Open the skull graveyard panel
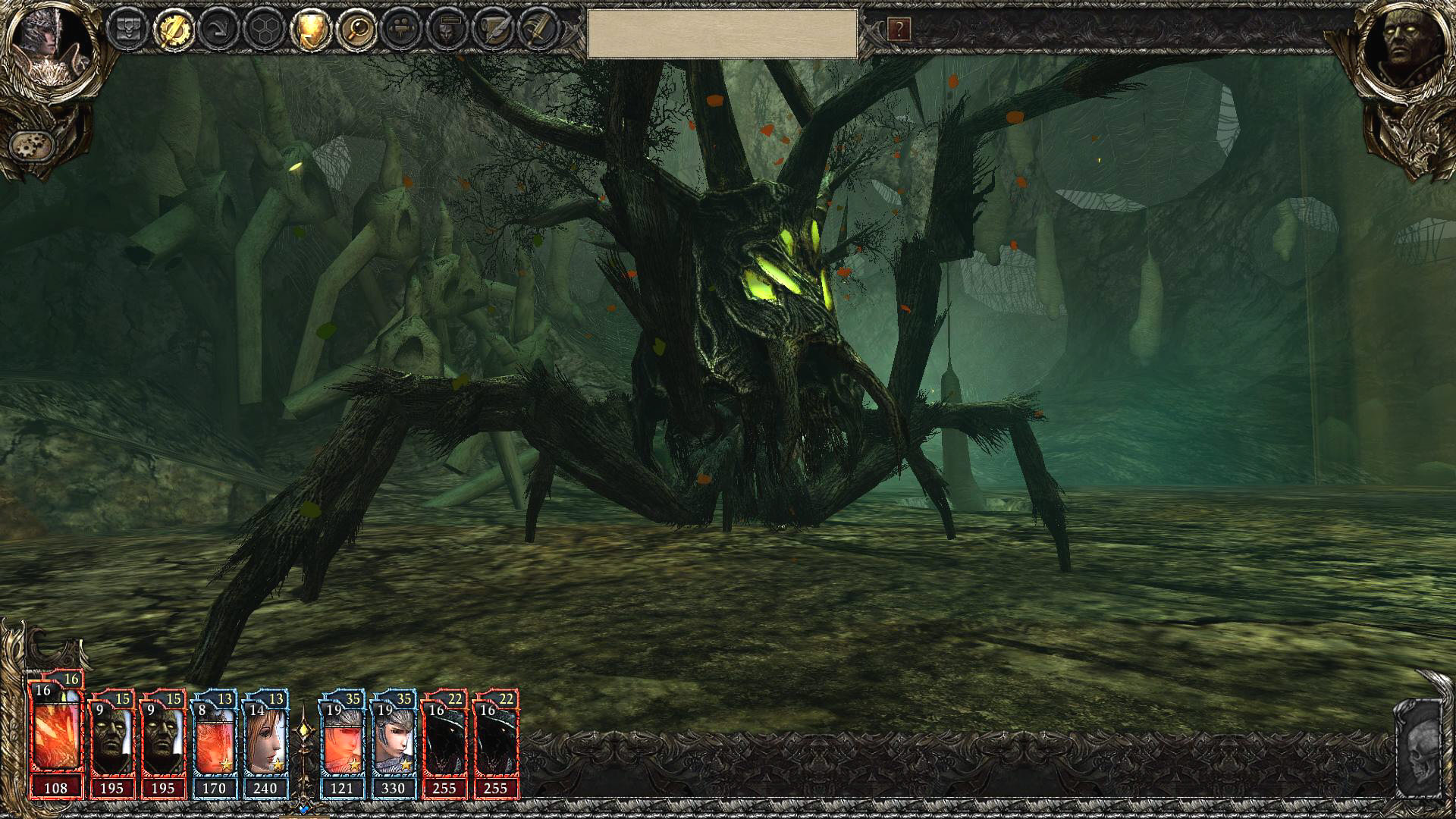Screen dimensions: 1456x819 point(1418,751)
